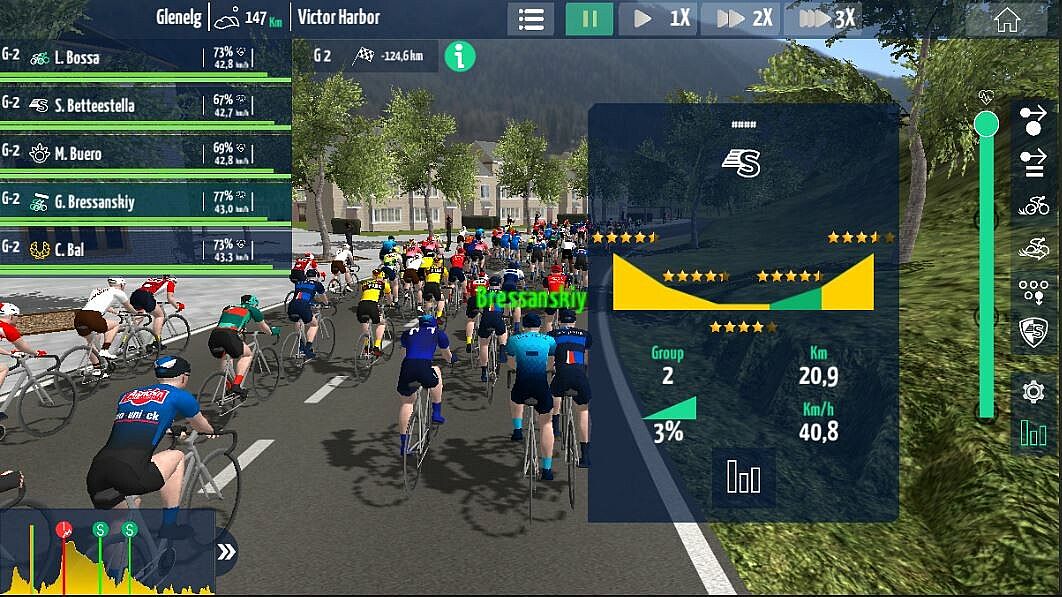1062x597 pixels.
Task: Pause the race simulation
Action: tap(589, 19)
